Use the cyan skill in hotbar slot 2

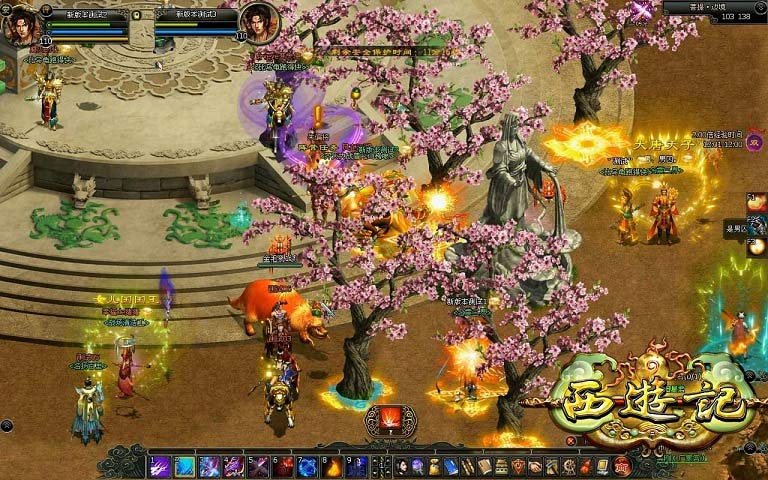point(184,466)
